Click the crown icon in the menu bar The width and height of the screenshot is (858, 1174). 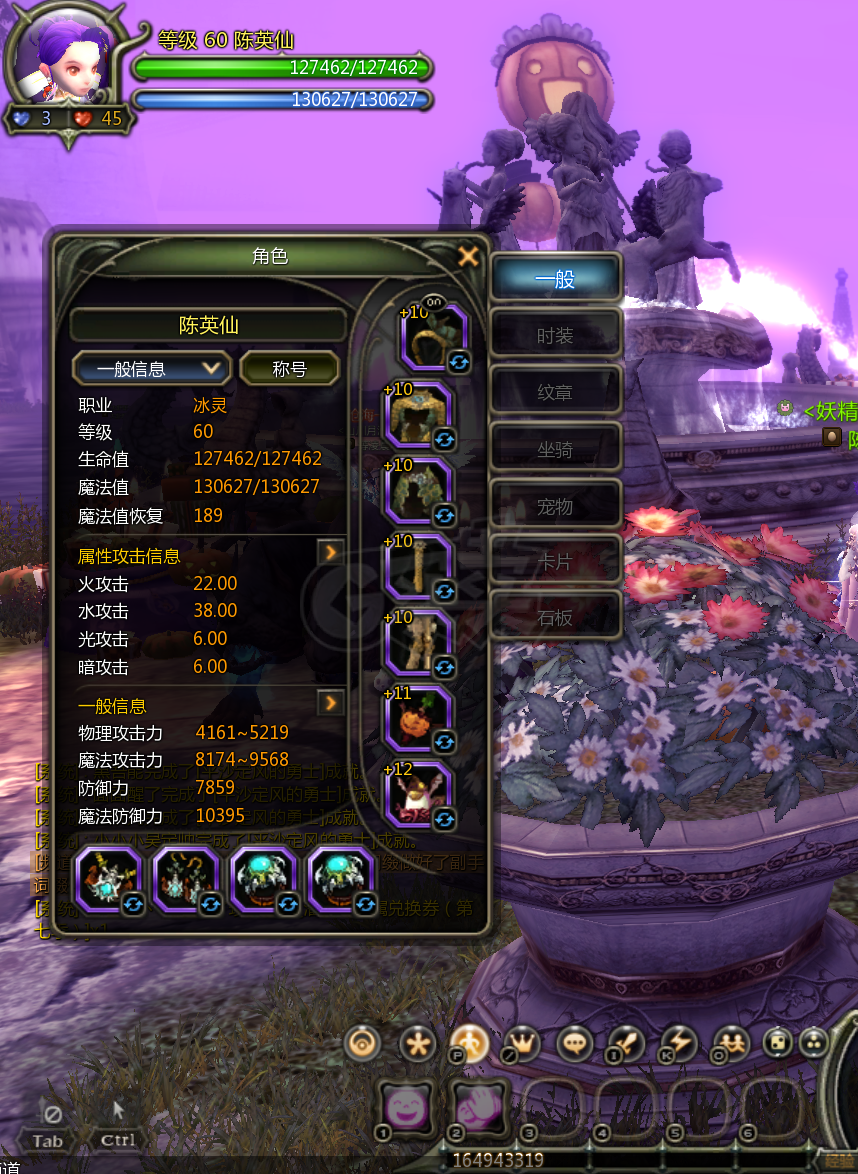tap(522, 1044)
